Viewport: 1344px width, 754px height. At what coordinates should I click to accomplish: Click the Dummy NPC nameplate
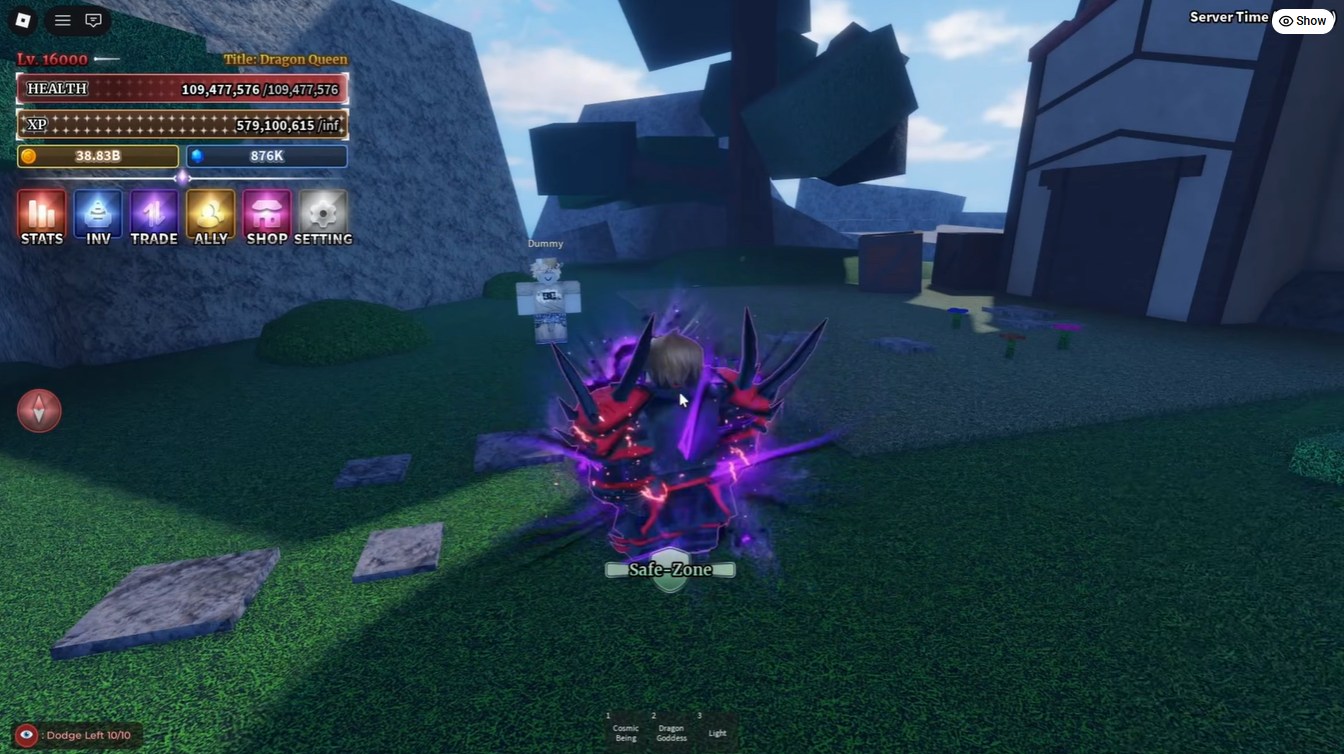(544, 242)
